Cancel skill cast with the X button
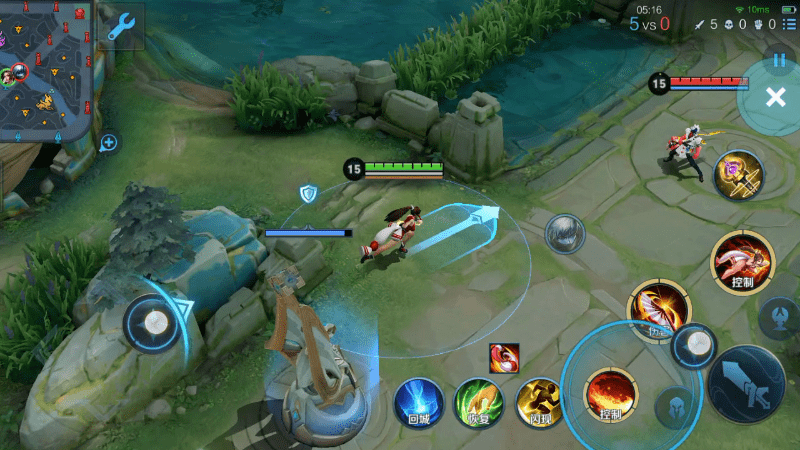 coord(775,97)
